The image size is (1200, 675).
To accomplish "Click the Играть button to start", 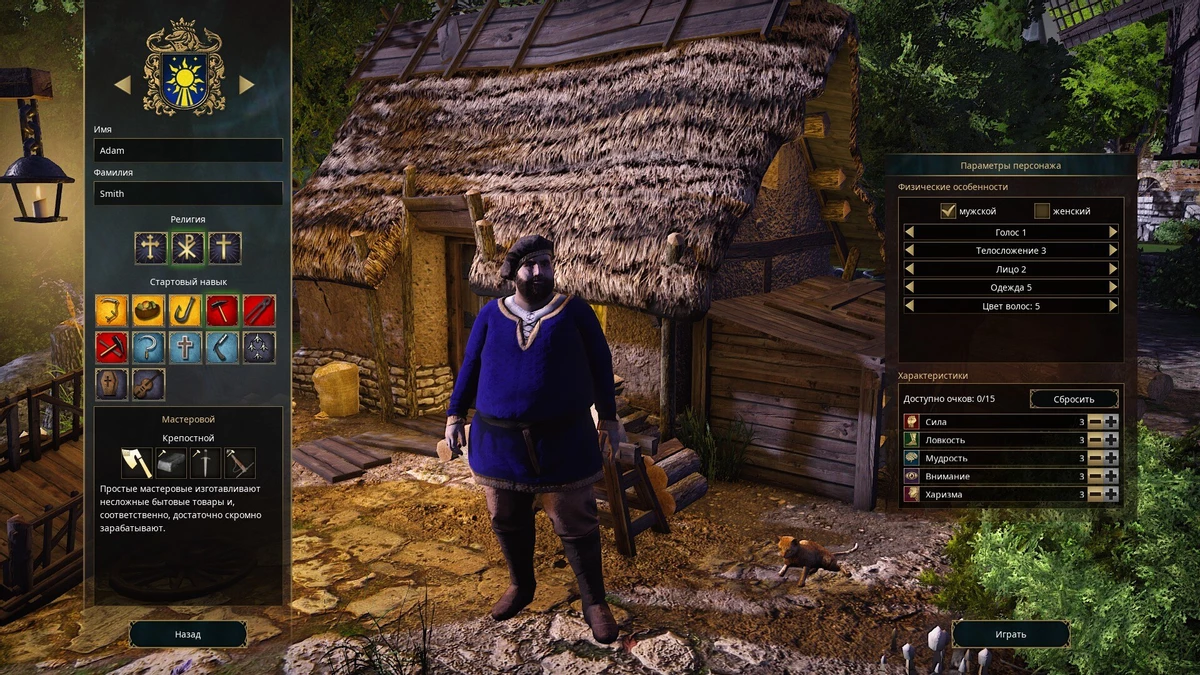I will (1010, 634).
